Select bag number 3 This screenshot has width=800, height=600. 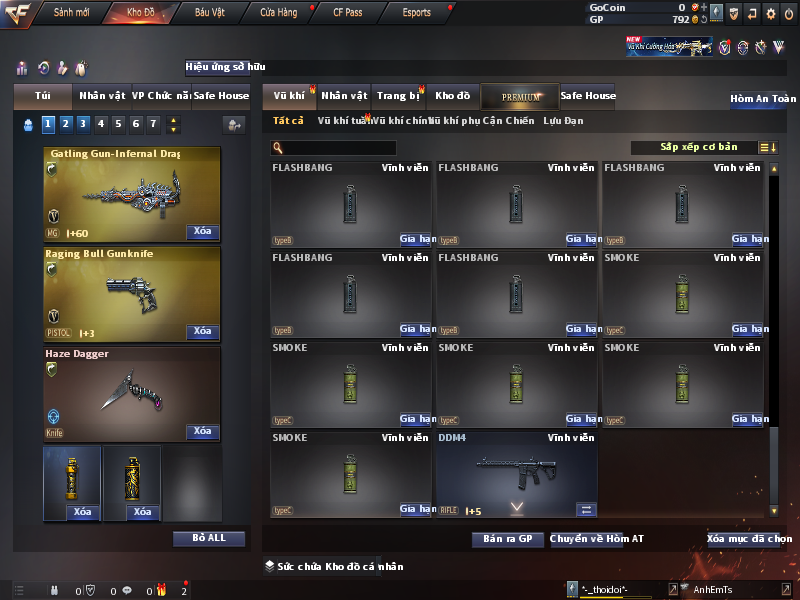(x=83, y=124)
